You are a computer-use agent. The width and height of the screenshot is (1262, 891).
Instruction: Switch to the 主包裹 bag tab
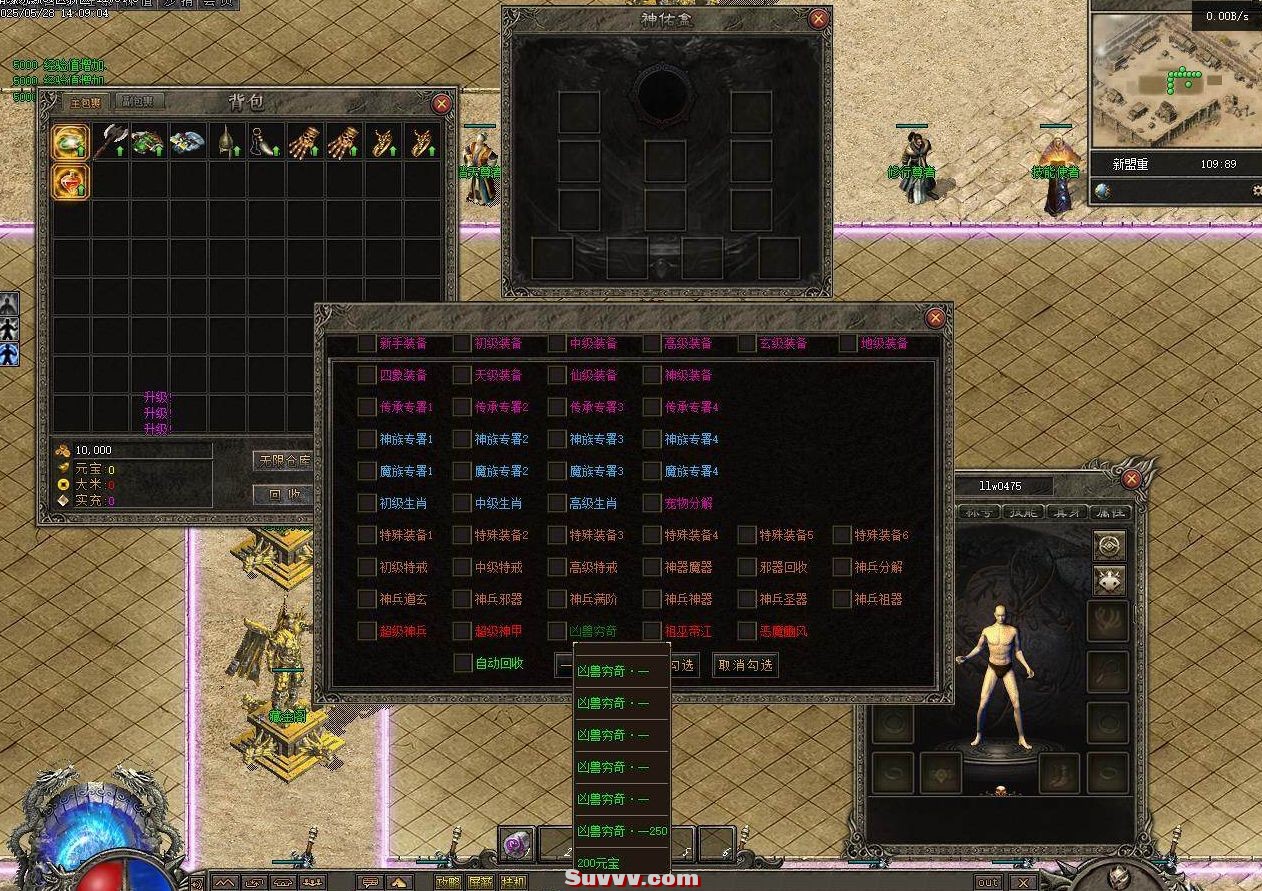click(x=85, y=102)
